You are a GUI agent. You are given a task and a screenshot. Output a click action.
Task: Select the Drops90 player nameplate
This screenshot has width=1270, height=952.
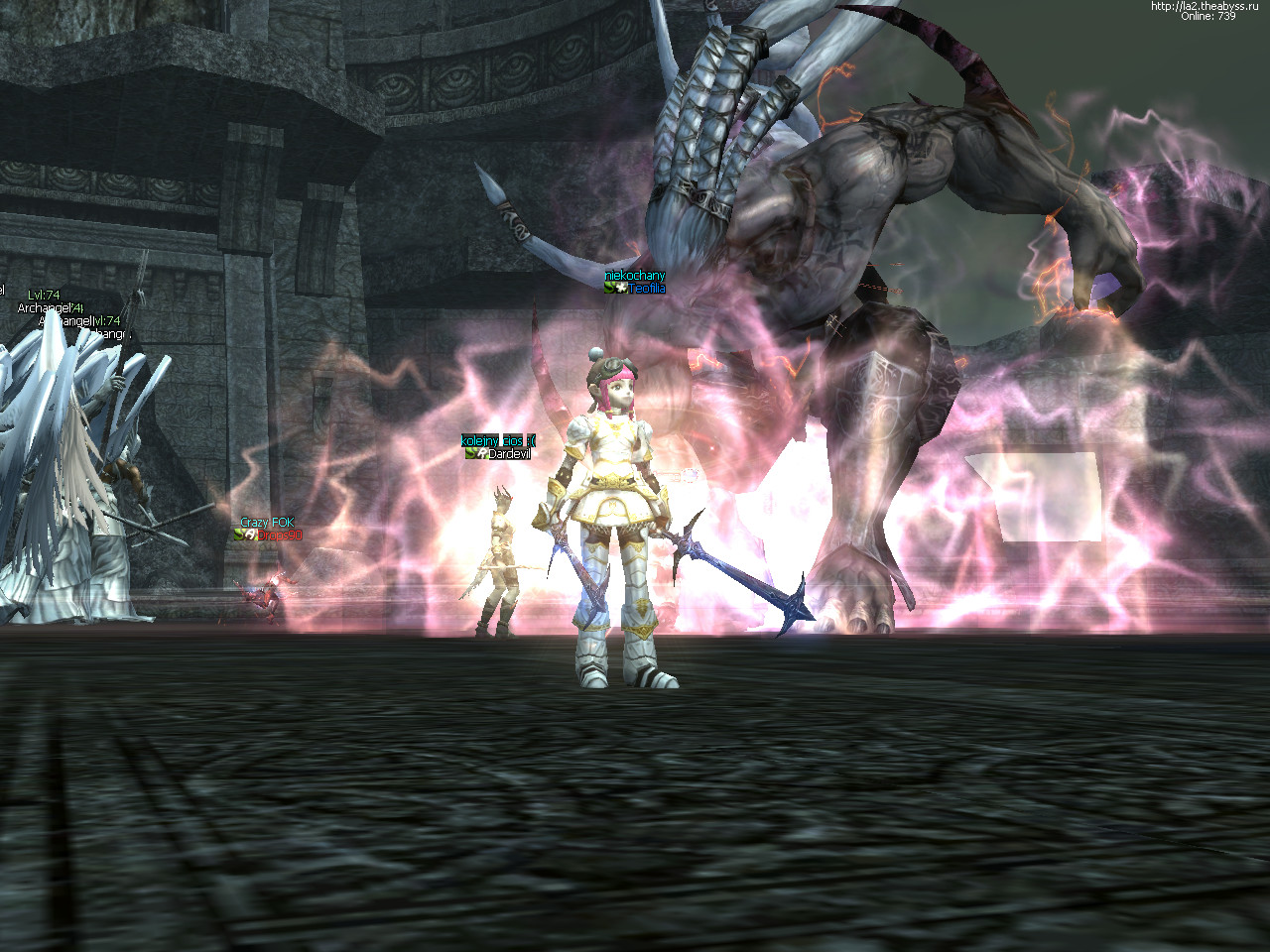pyautogui.click(x=278, y=535)
